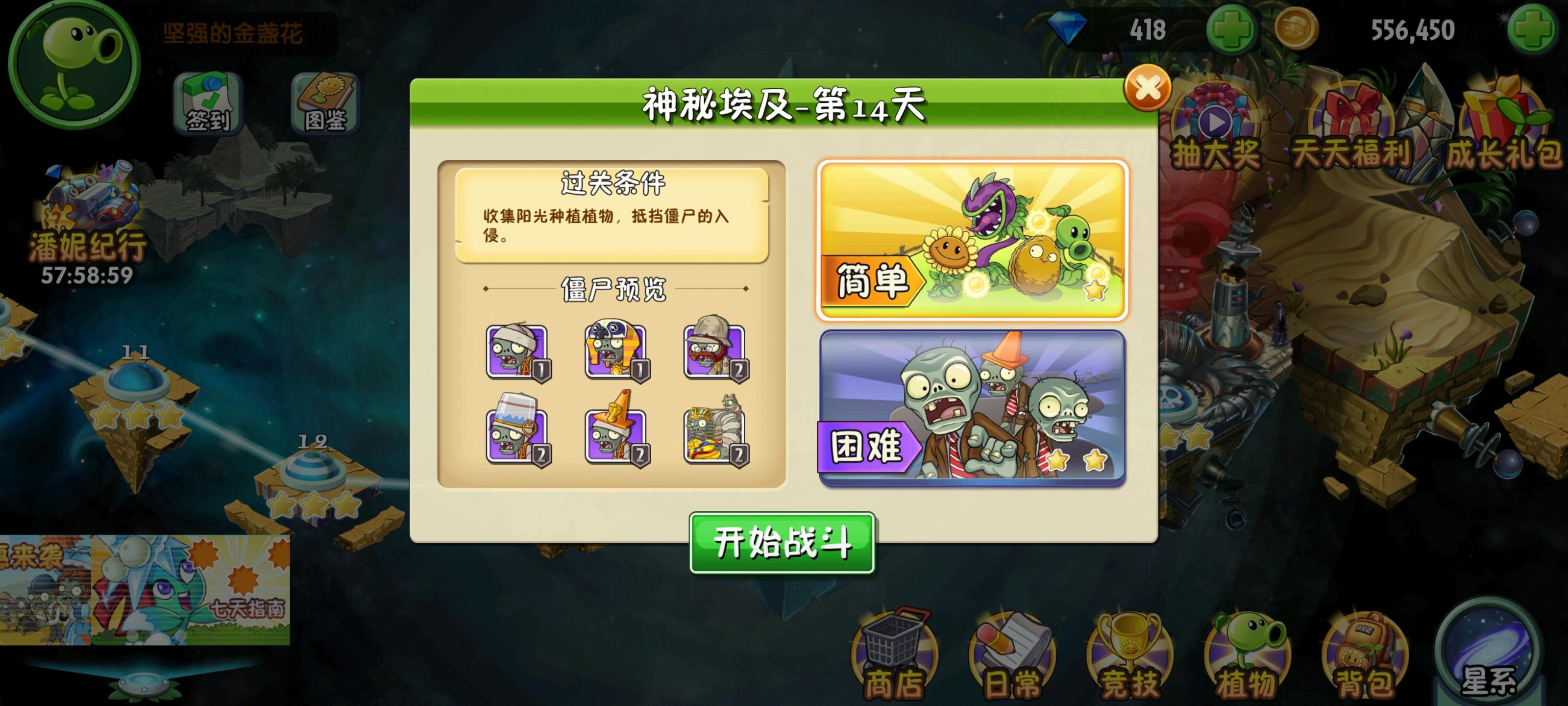1568x706 pixels.
Task: Open the 签到 sign-in feature
Action: (x=207, y=102)
